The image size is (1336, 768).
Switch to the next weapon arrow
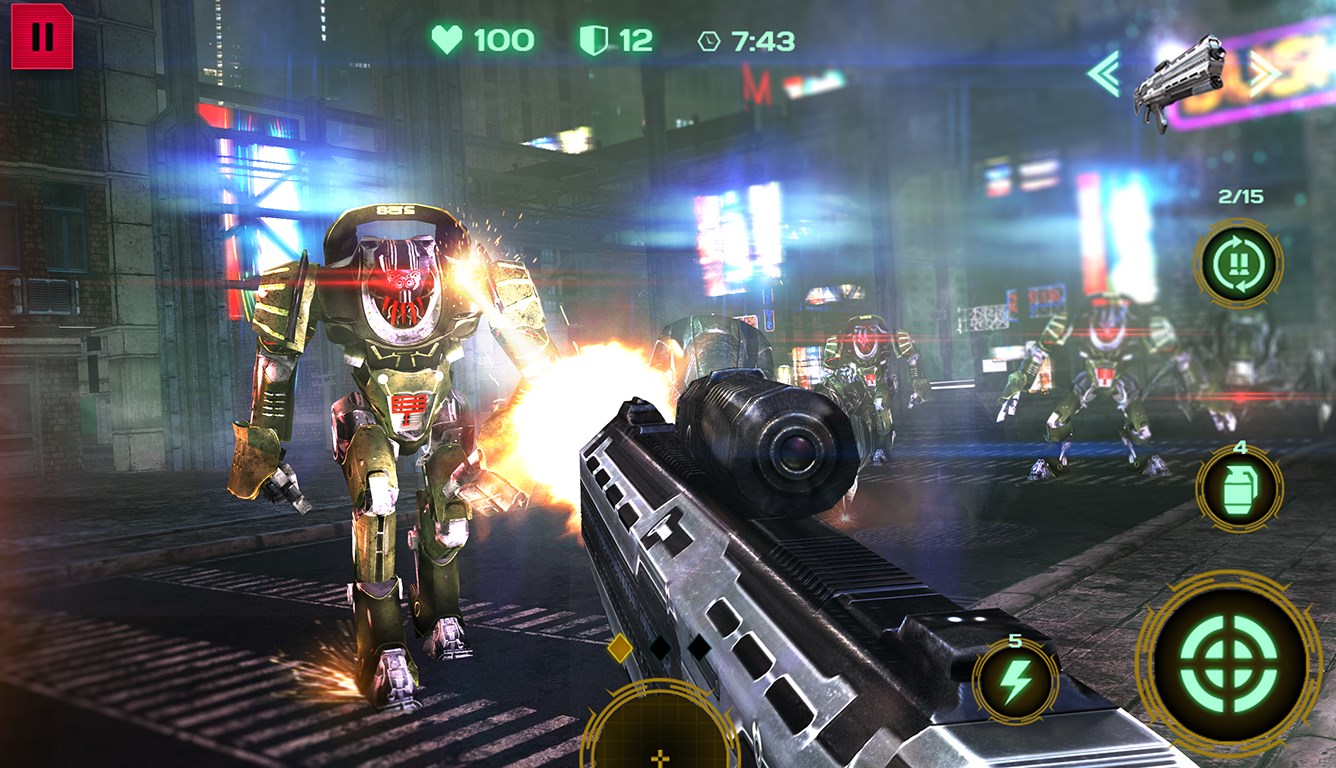(x=1263, y=72)
